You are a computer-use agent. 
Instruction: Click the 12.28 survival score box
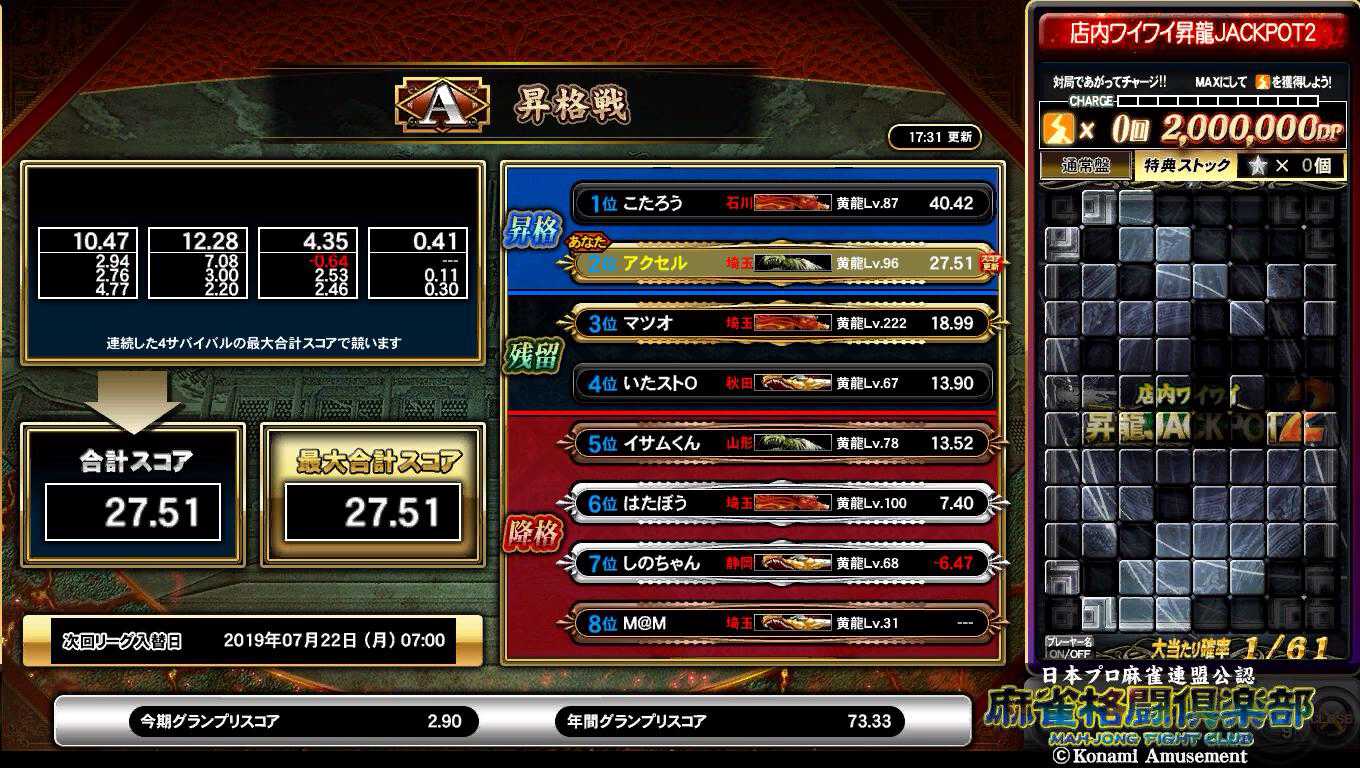click(198, 263)
